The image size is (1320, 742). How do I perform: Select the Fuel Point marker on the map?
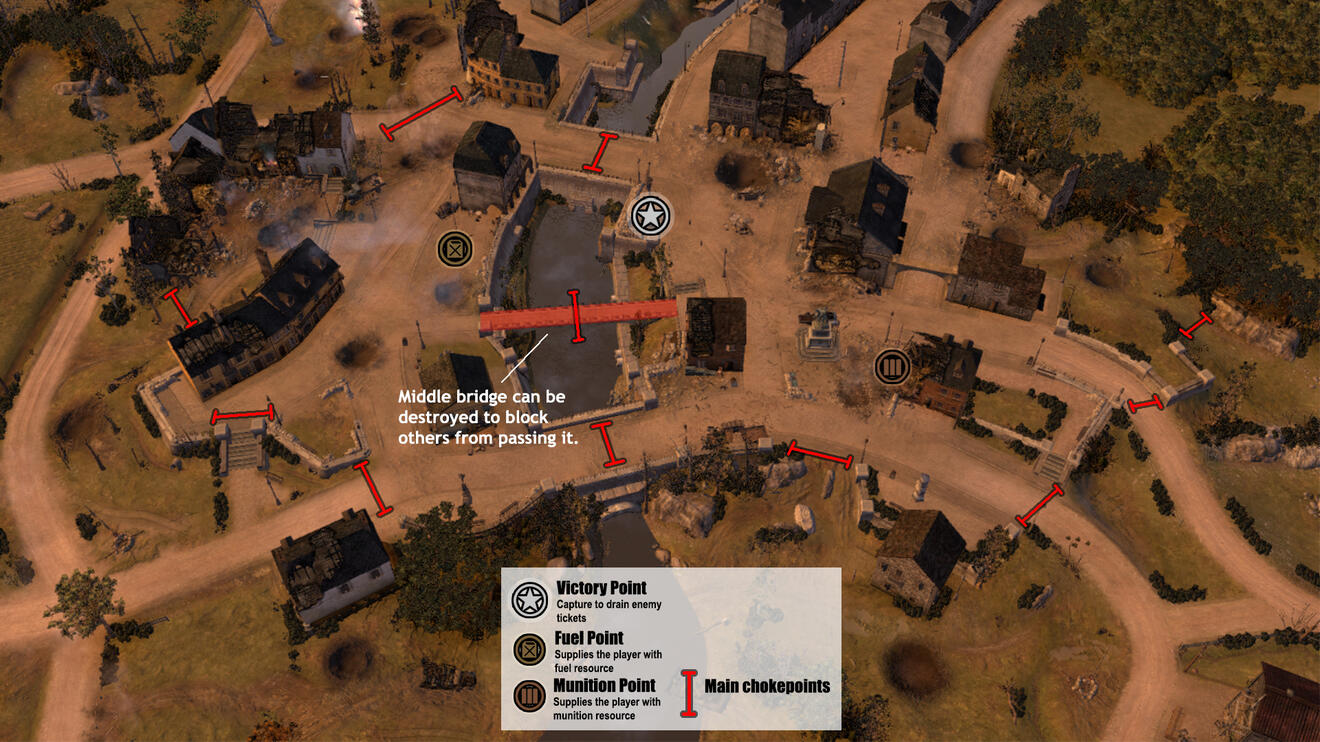click(455, 248)
